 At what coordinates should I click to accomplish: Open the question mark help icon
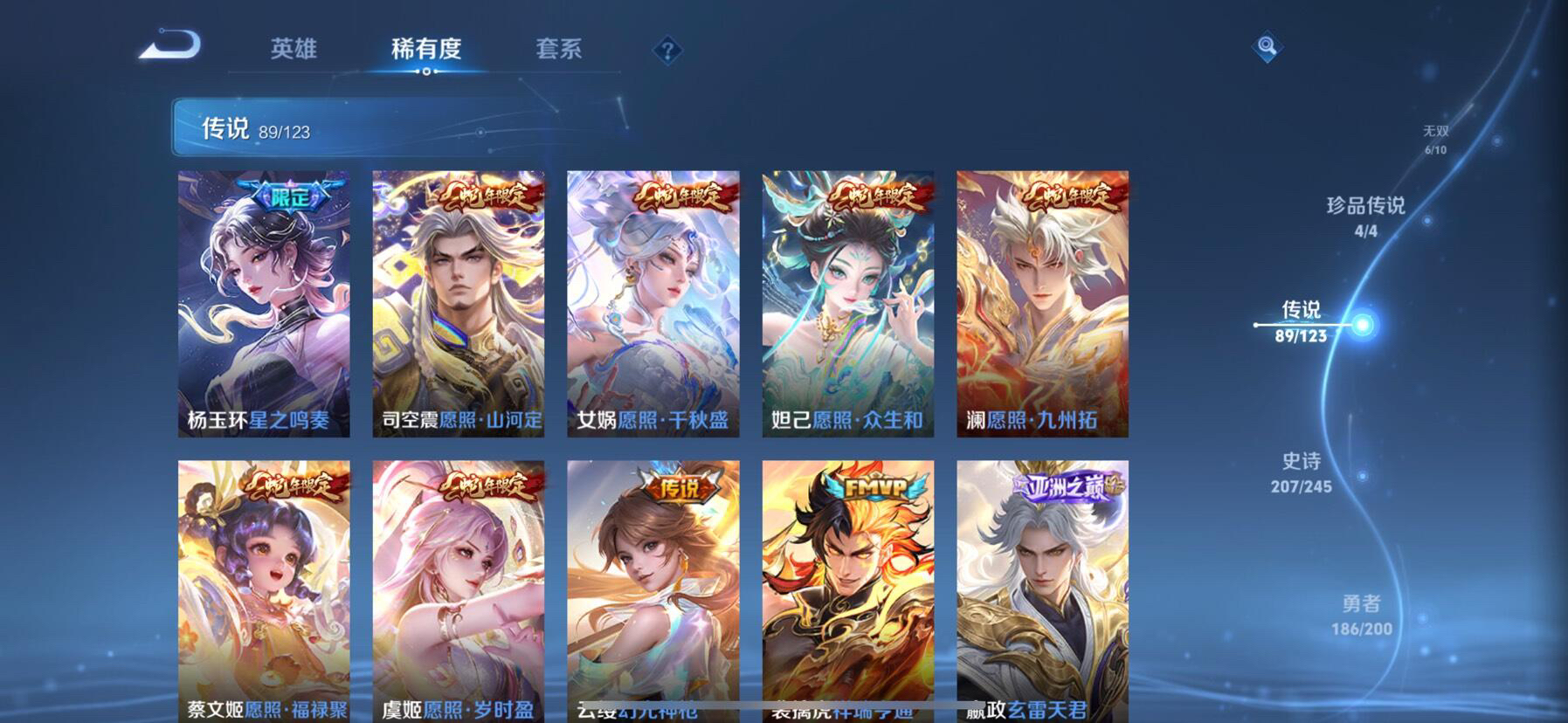point(667,51)
